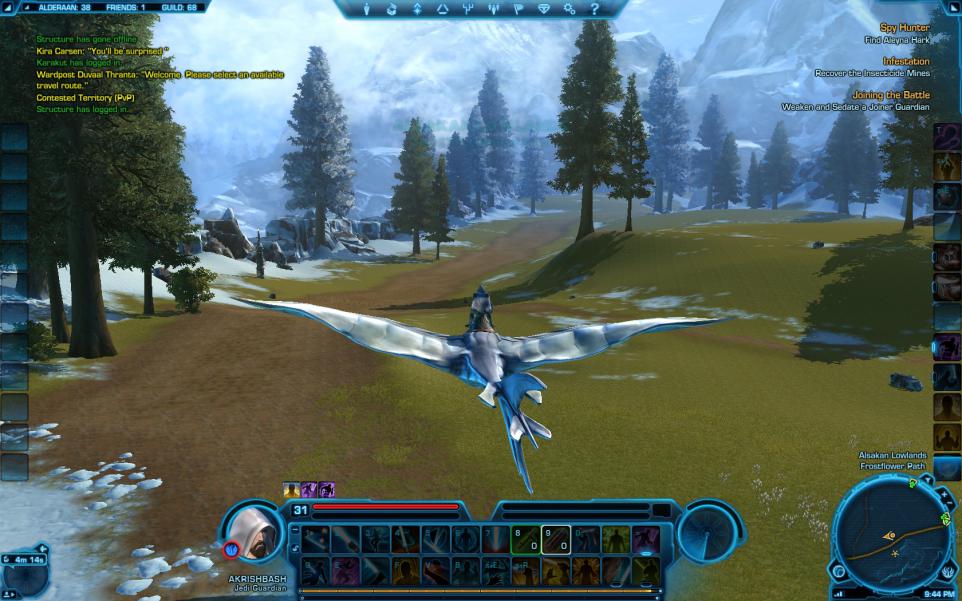
Task: Activate the white-bordered slot 9 ability
Action: point(556,540)
